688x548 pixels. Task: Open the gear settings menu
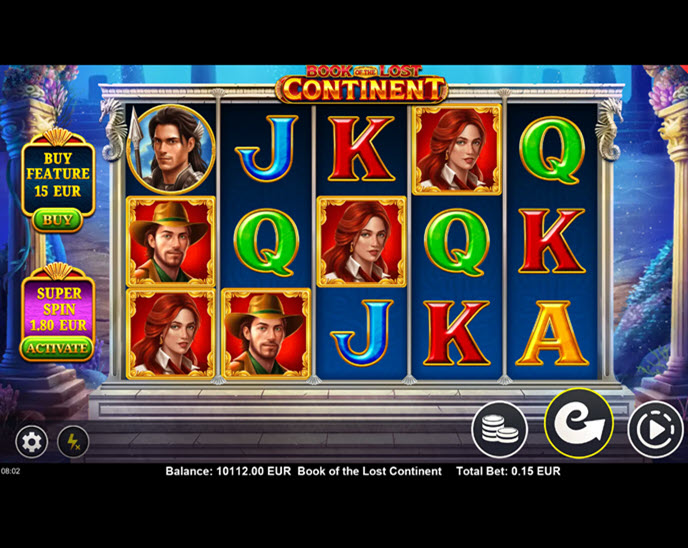31,441
